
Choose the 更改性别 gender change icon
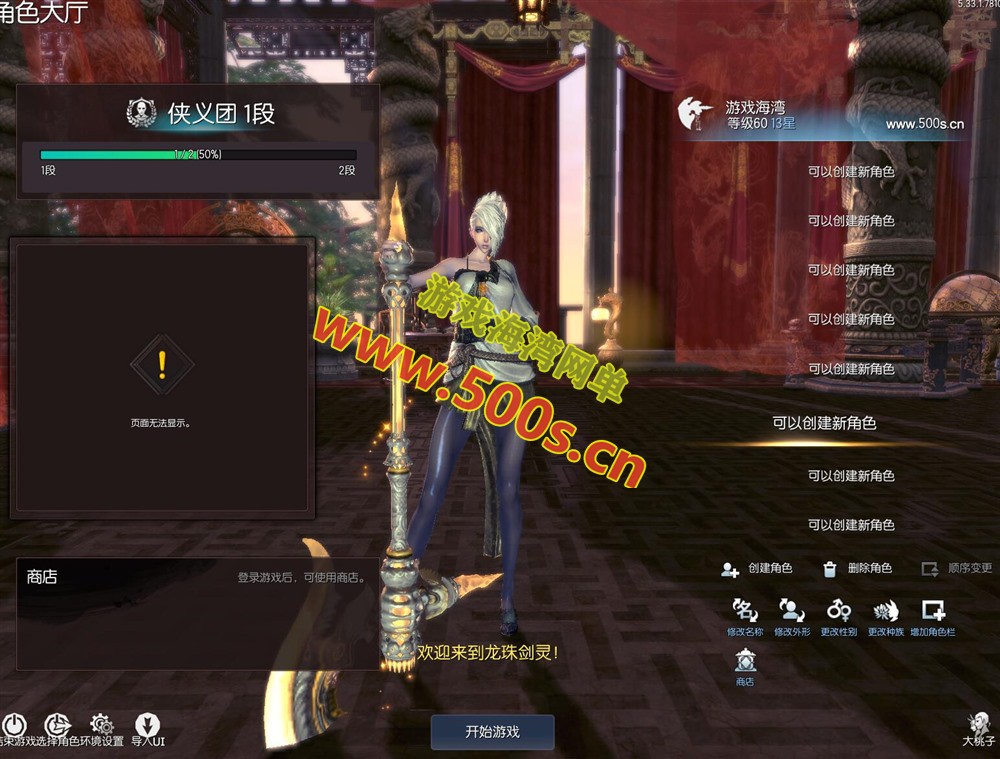838,611
